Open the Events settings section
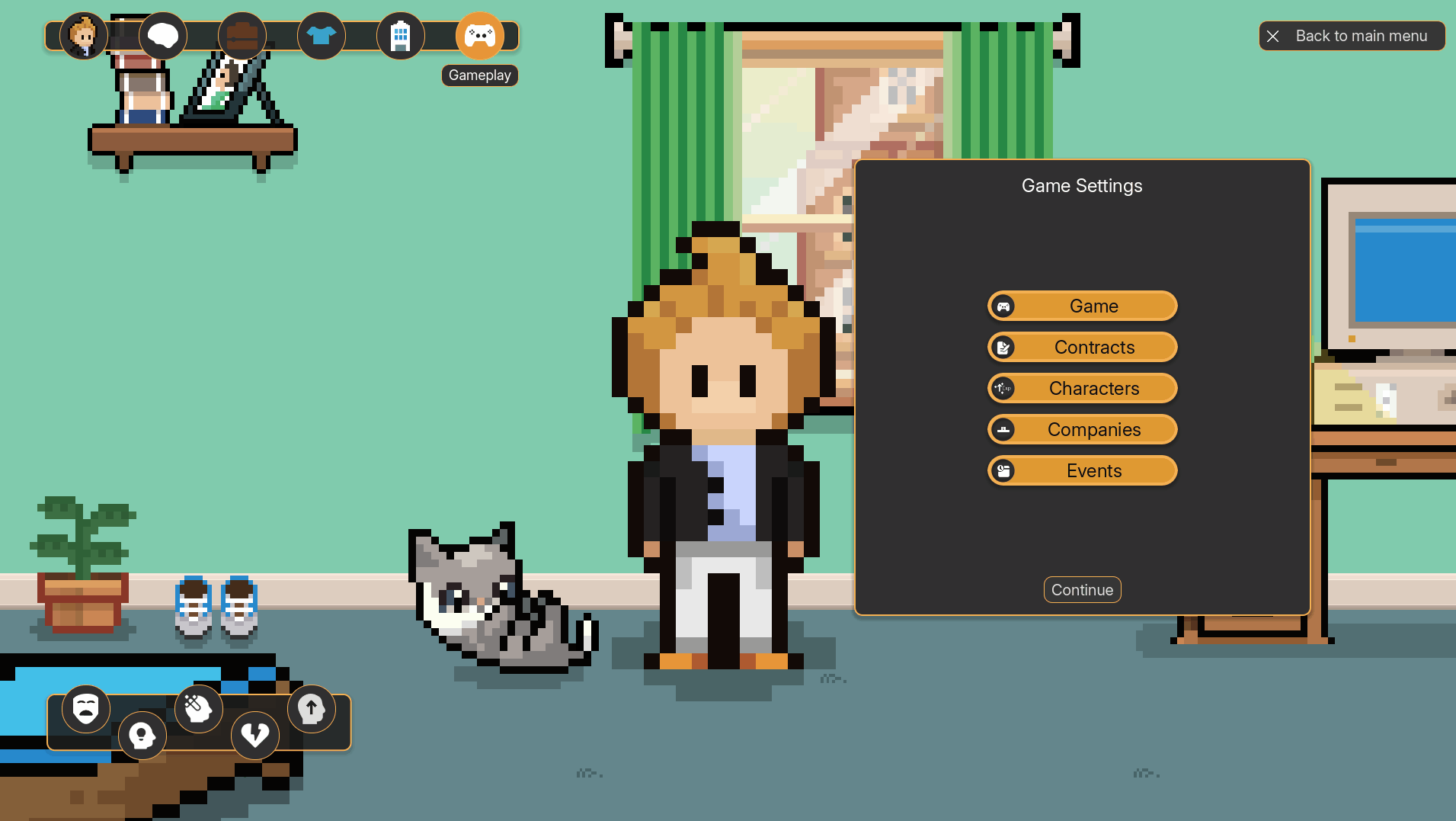 click(x=1082, y=470)
